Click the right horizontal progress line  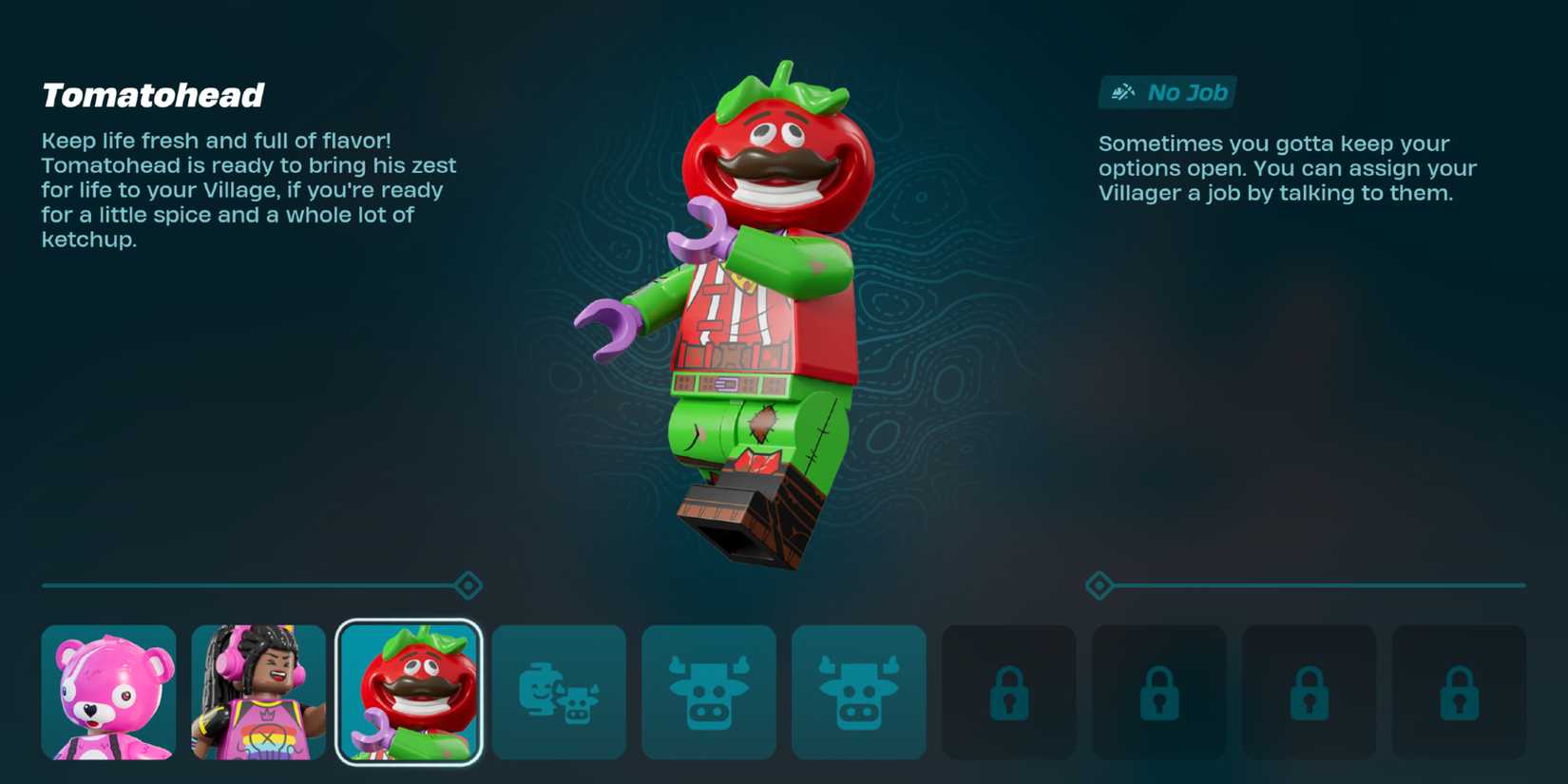(x=1330, y=586)
